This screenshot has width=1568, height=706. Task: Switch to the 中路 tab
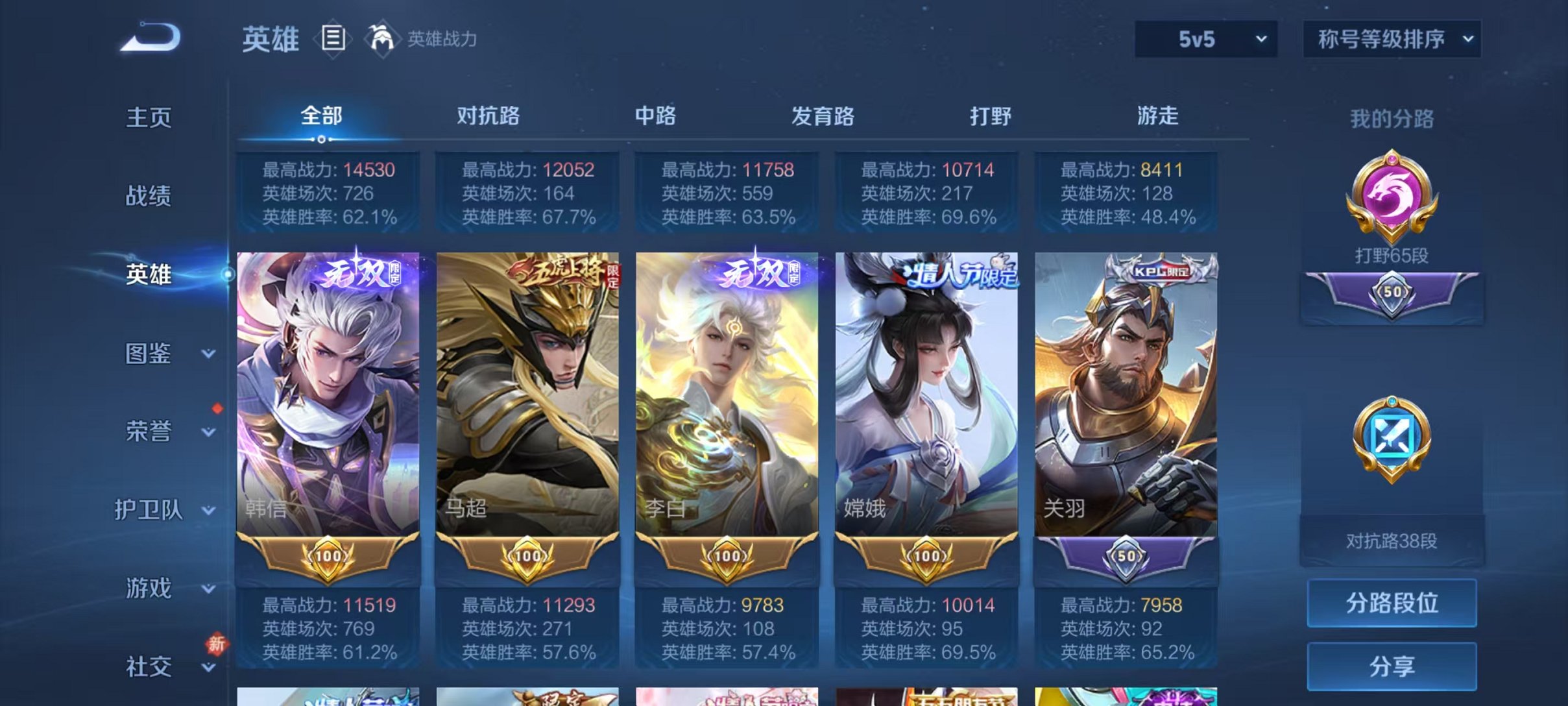pyautogui.click(x=656, y=117)
